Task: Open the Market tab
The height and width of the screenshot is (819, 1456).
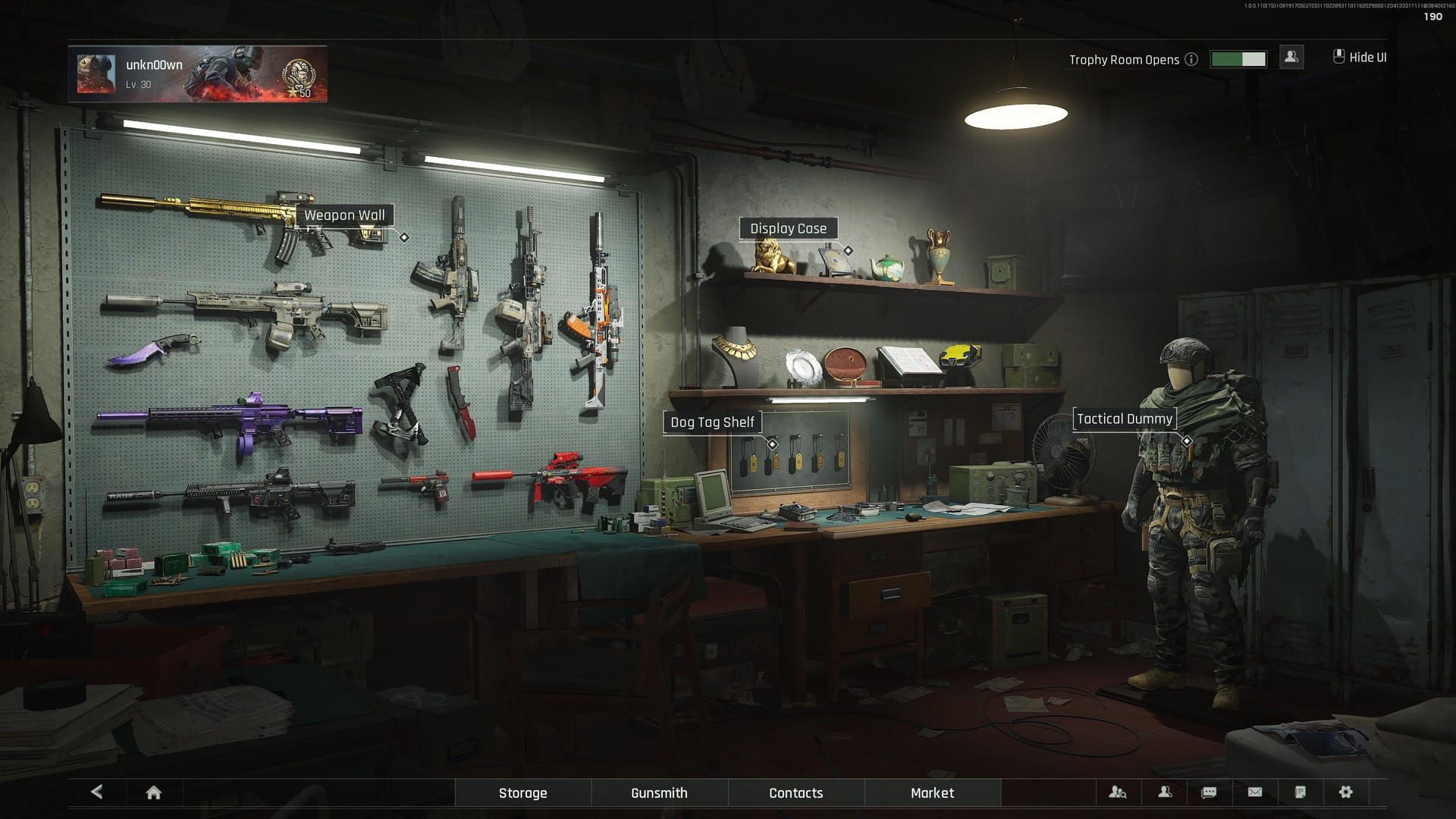Action: (932, 792)
